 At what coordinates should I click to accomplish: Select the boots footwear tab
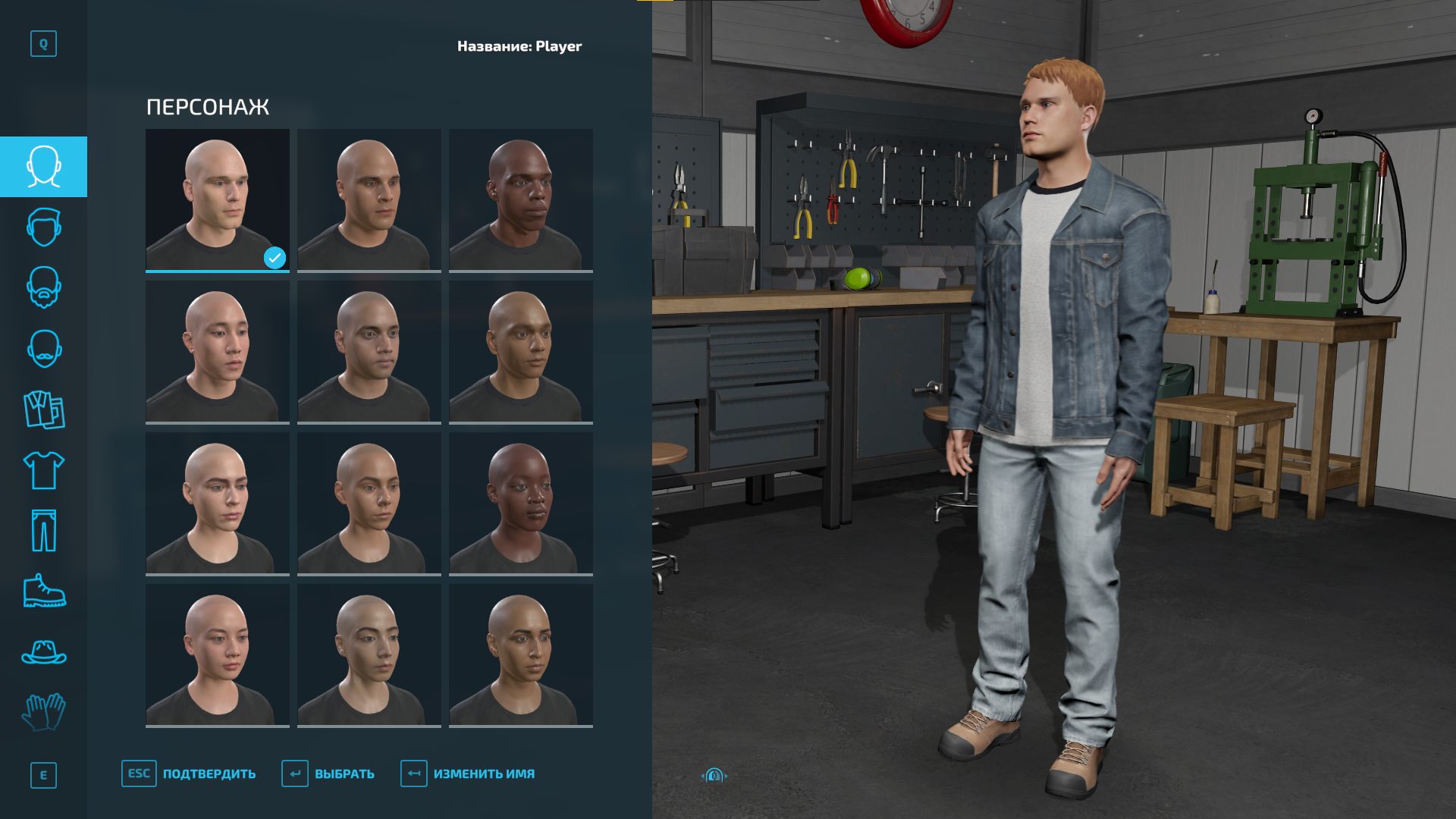coord(44,591)
